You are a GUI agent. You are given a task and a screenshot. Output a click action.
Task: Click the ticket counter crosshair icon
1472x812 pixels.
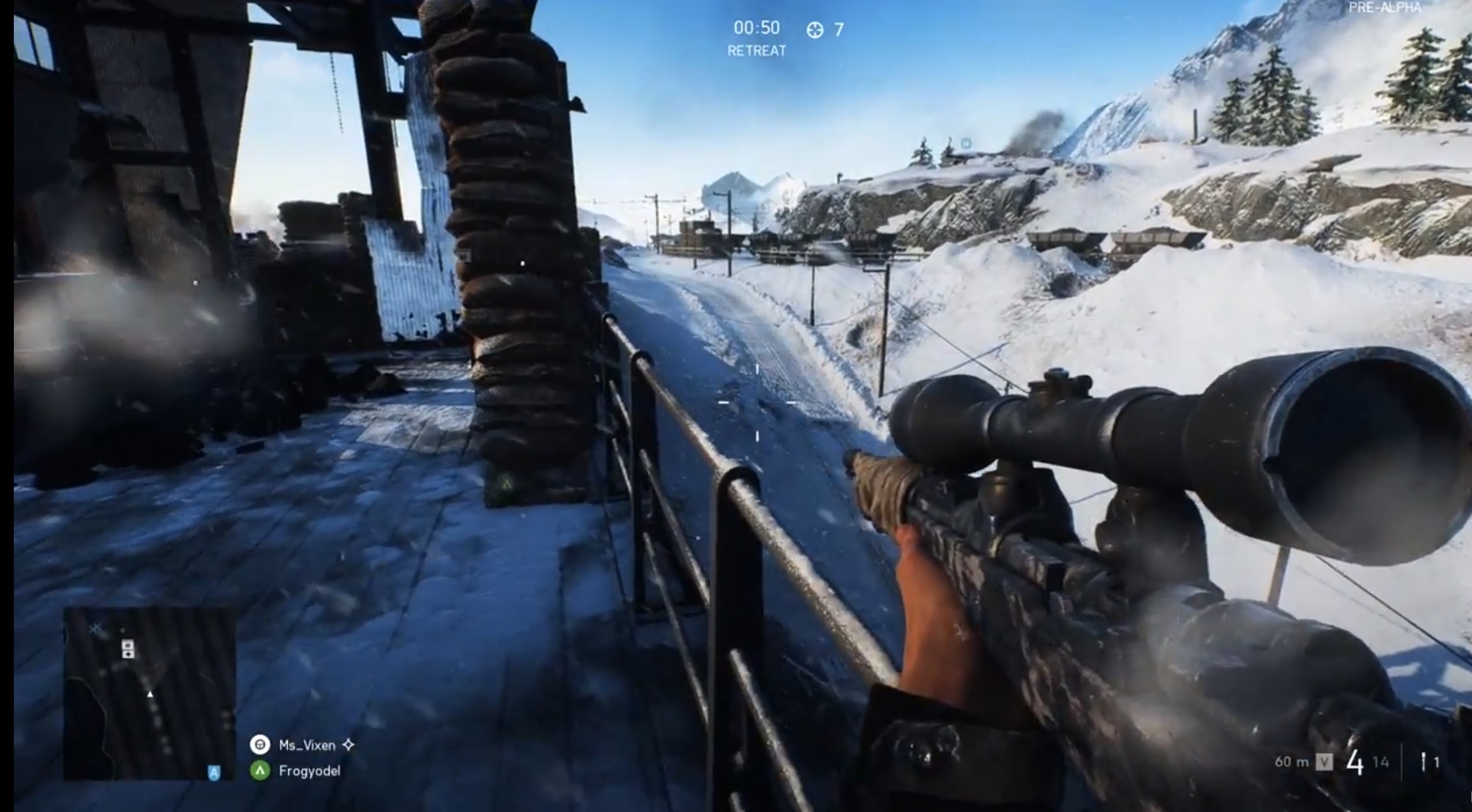[816, 28]
